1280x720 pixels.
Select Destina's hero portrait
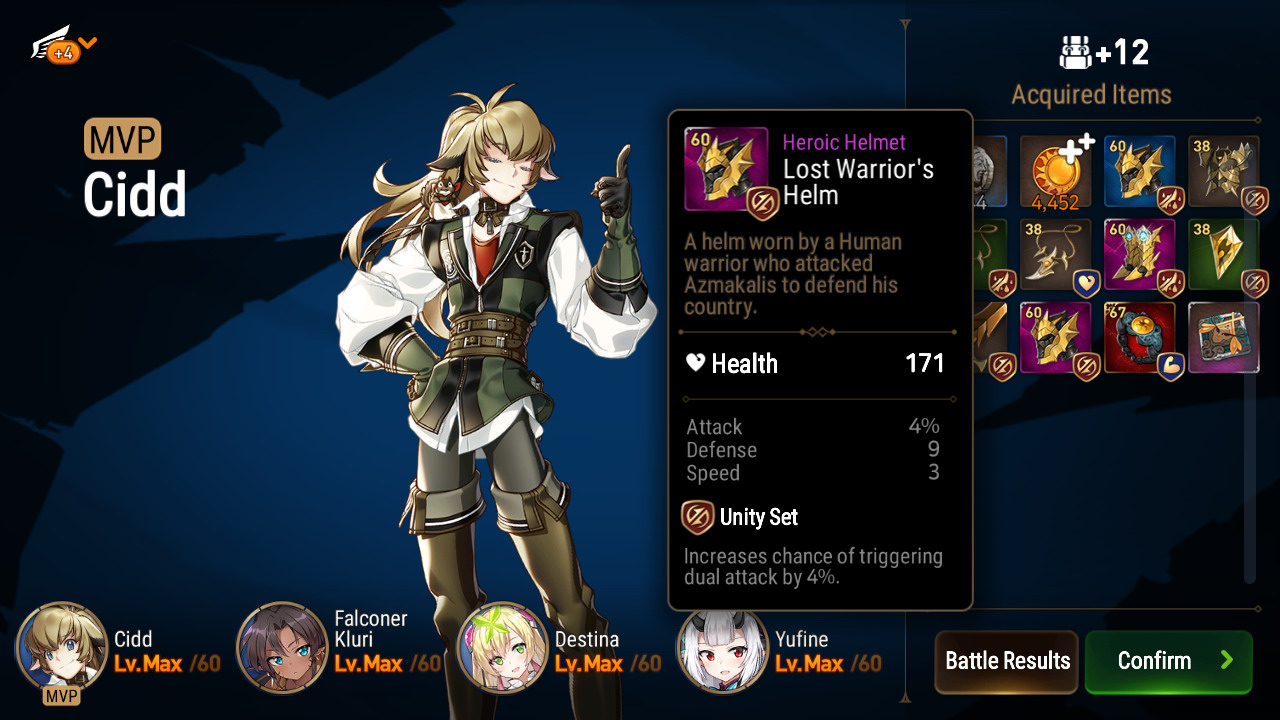click(x=502, y=648)
